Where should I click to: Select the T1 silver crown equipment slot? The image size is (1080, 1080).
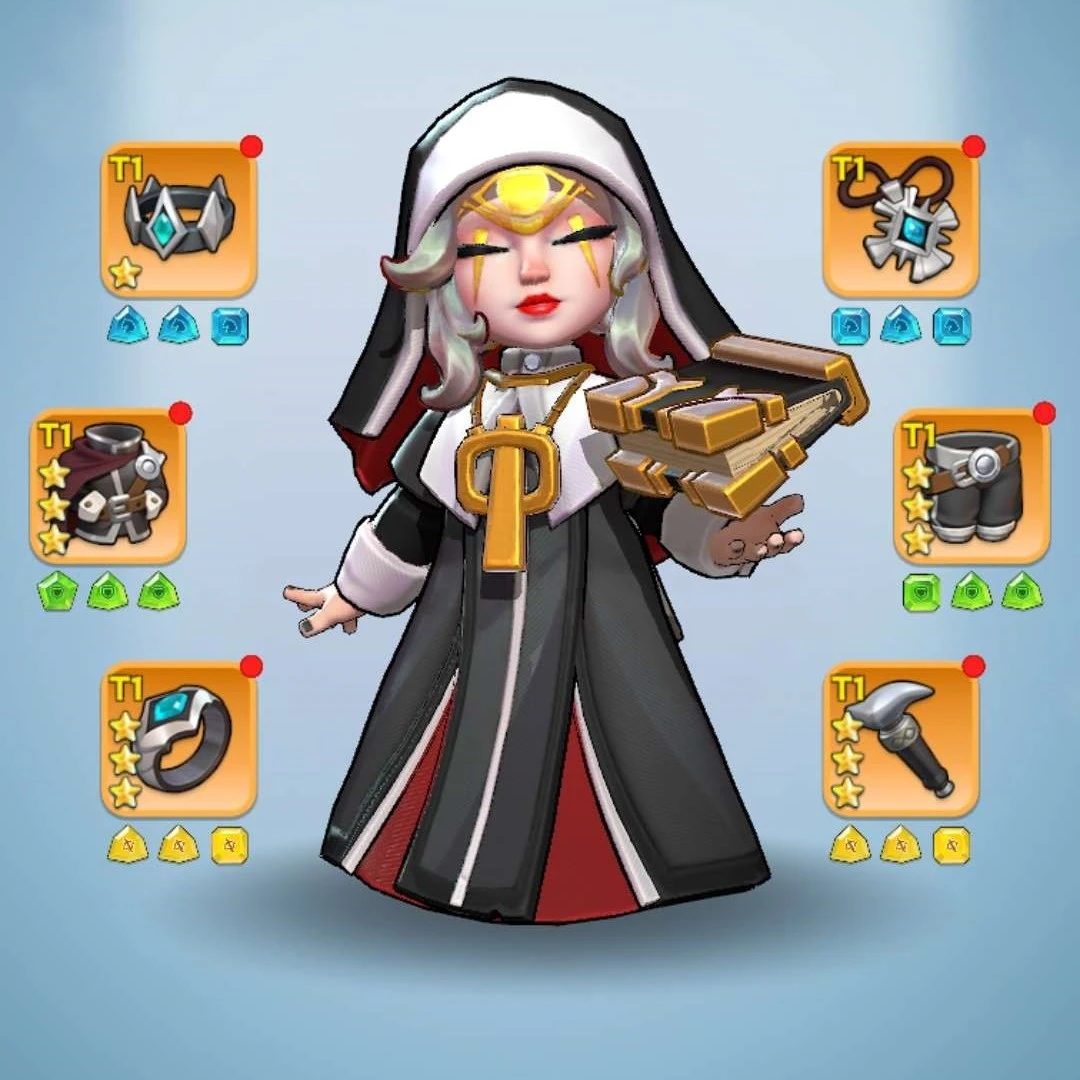point(179,219)
